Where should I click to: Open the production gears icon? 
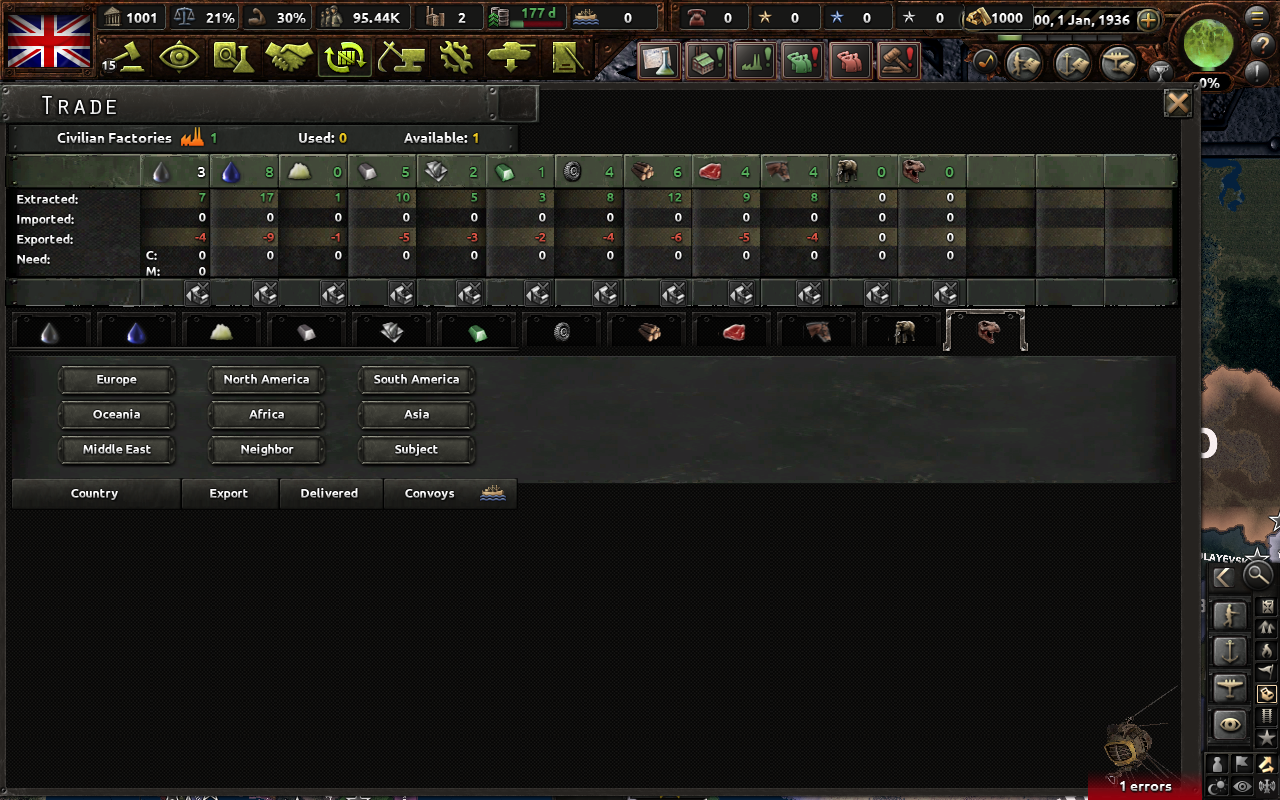pos(457,58)
